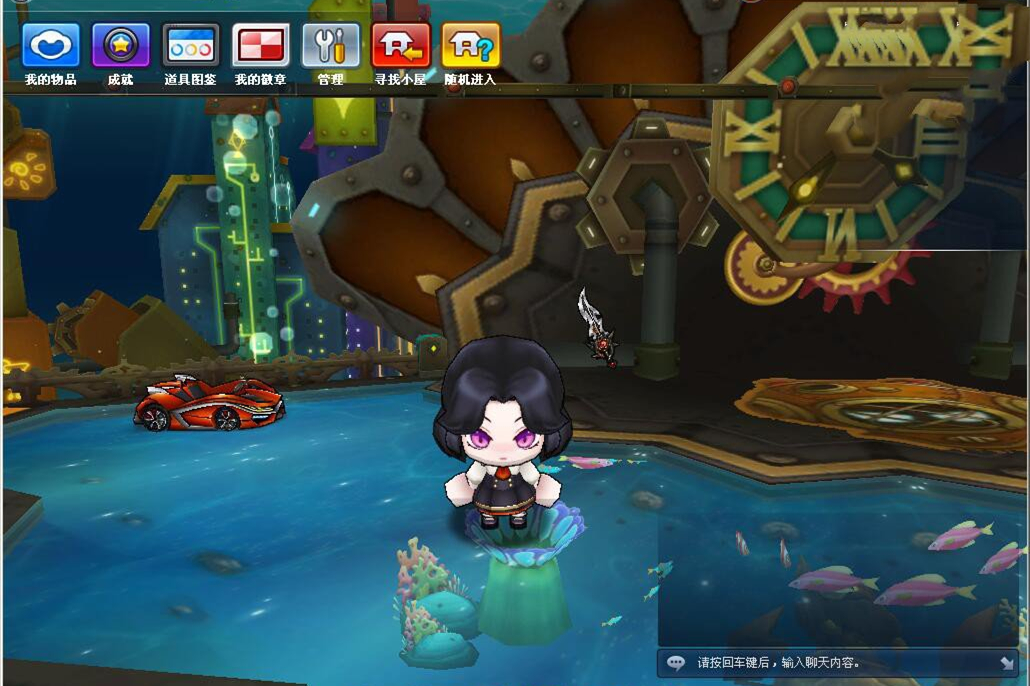Click the speech bubble chat icon
This screenshot has width=1030, height=686.
click(x=677, y=662)
